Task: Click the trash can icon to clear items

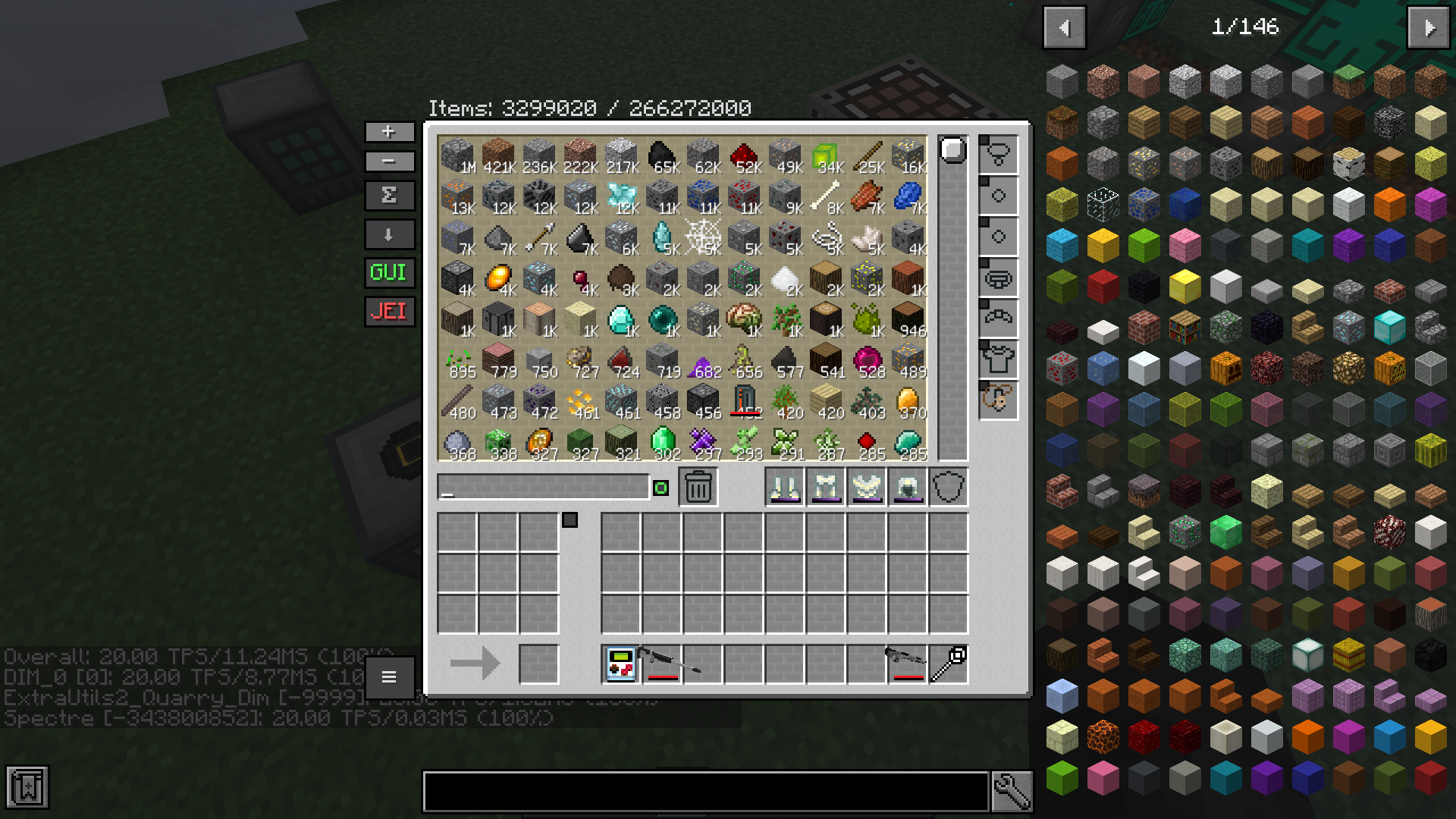Action: pyautogui.click(x=696, y=486)
